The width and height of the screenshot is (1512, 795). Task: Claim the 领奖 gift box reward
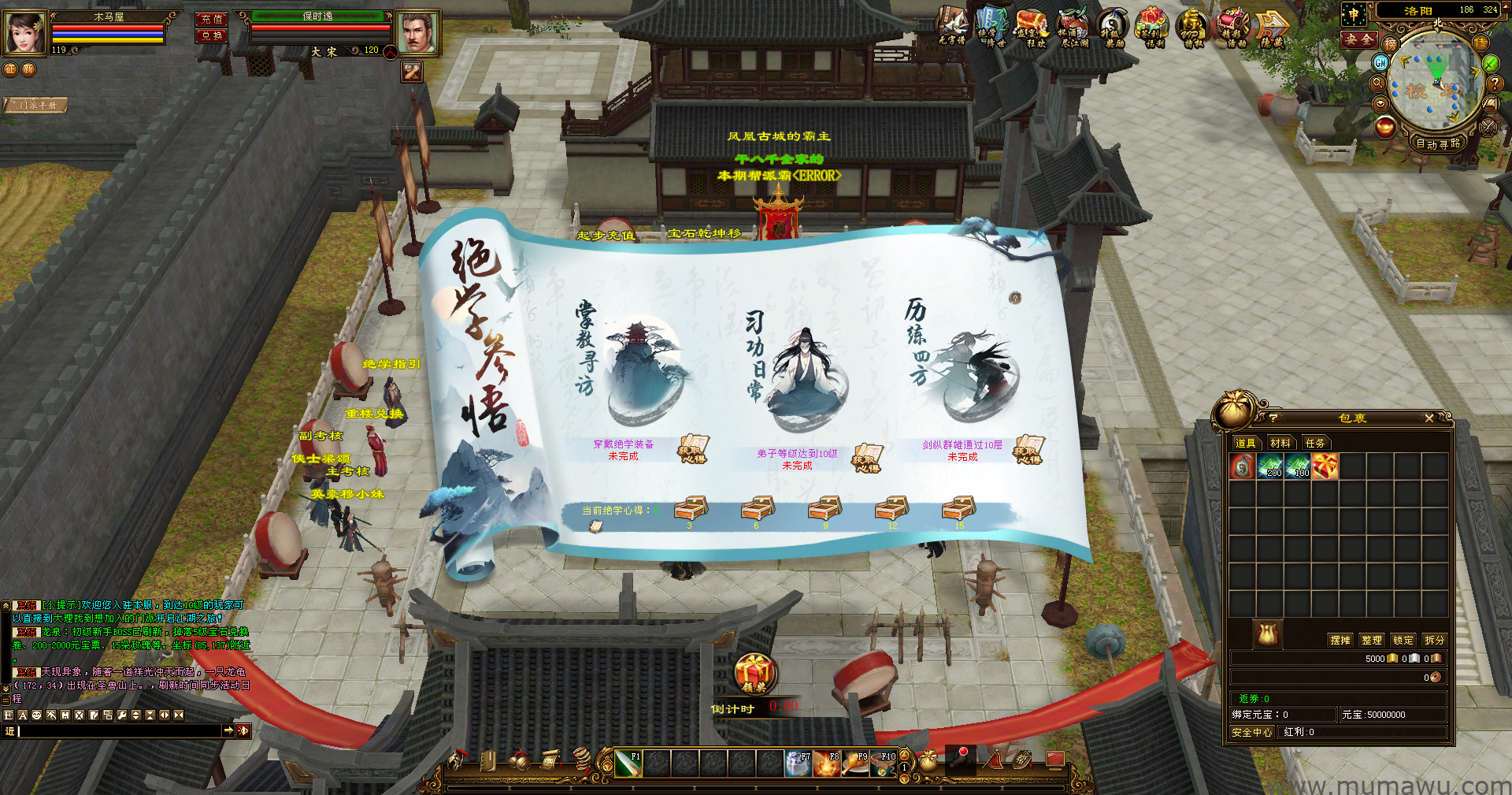754,674
